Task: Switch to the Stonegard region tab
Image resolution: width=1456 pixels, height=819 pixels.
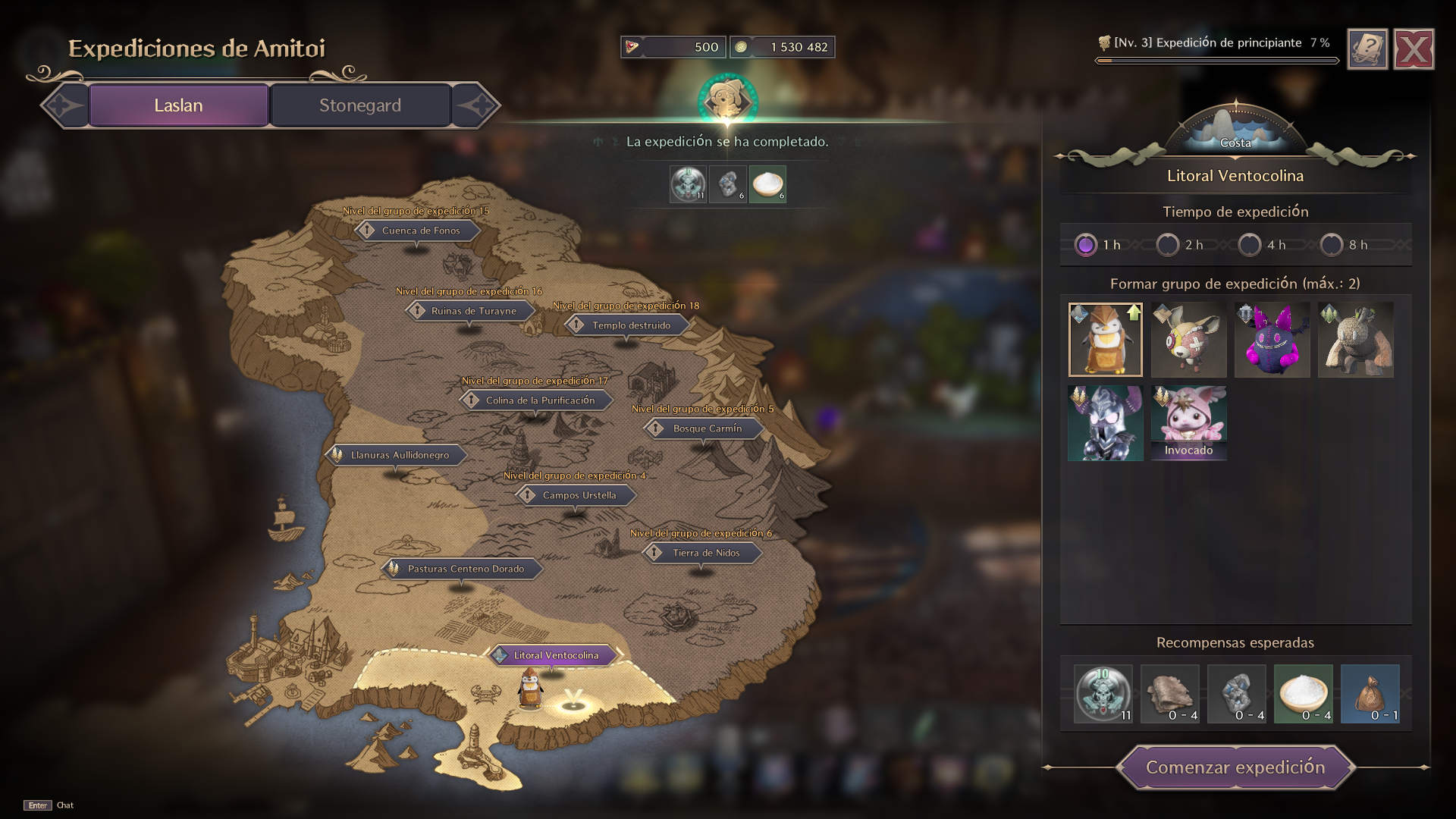Action: pyautogui.click(x=360, y=105)
